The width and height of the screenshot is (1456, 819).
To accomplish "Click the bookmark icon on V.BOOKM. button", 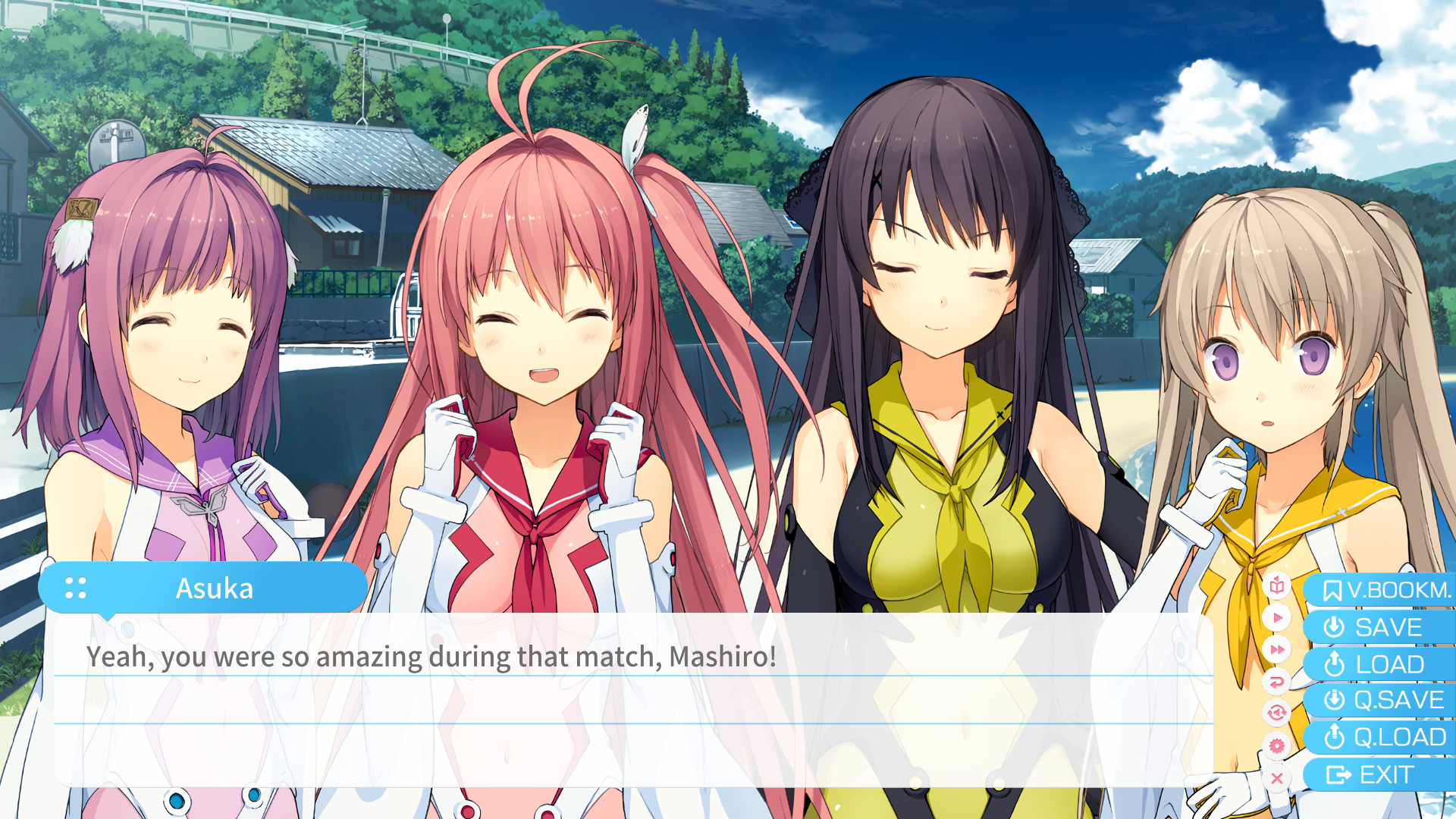I will coord(1333,589).
